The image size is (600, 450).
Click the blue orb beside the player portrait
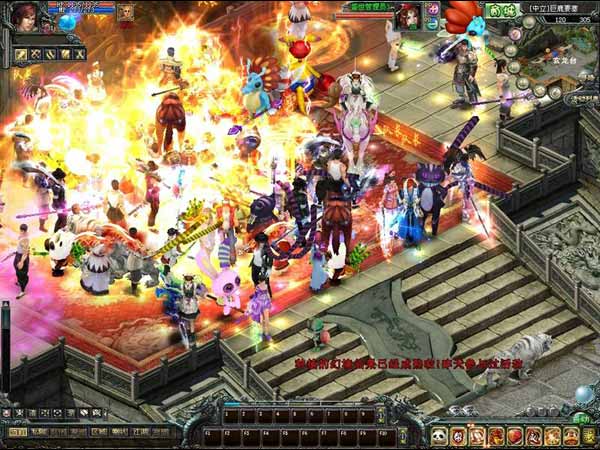68,21
